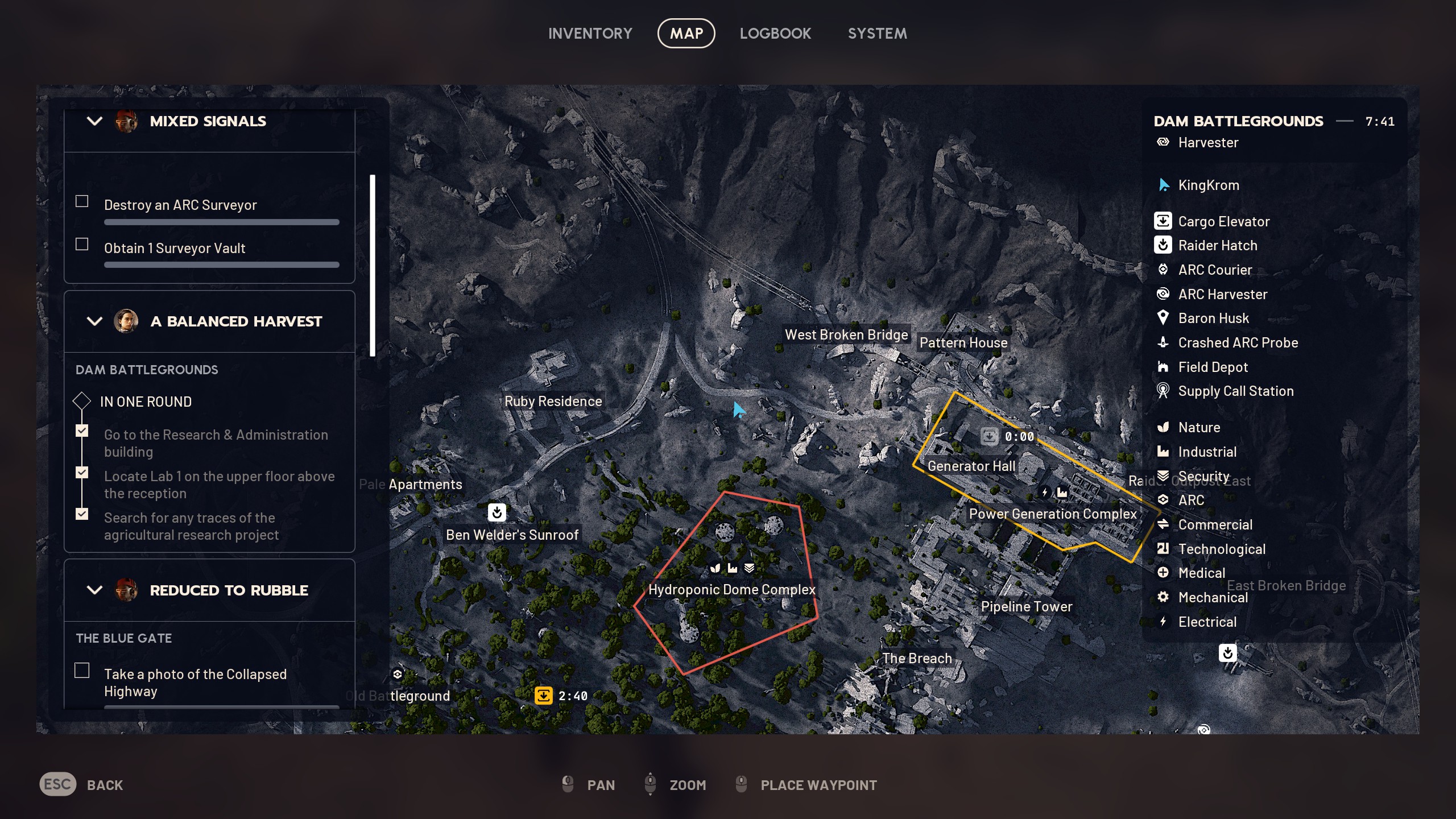Check the Destroy an ARC Surveyor objective
Viewport: 1456px width, 819px height.
[x=82, y=201]
